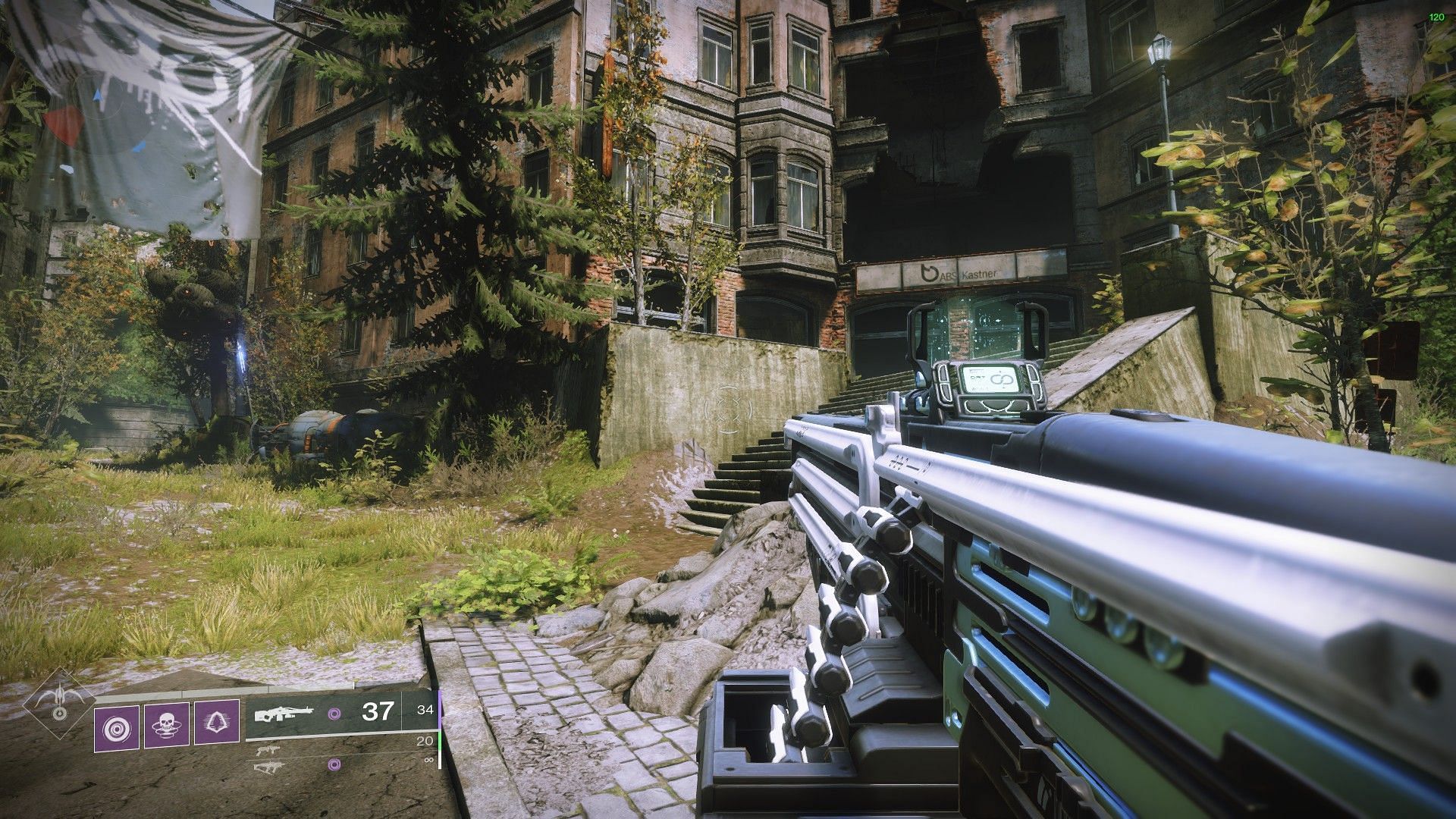Select the void vortex grenade ability icon

click(116, 726)
